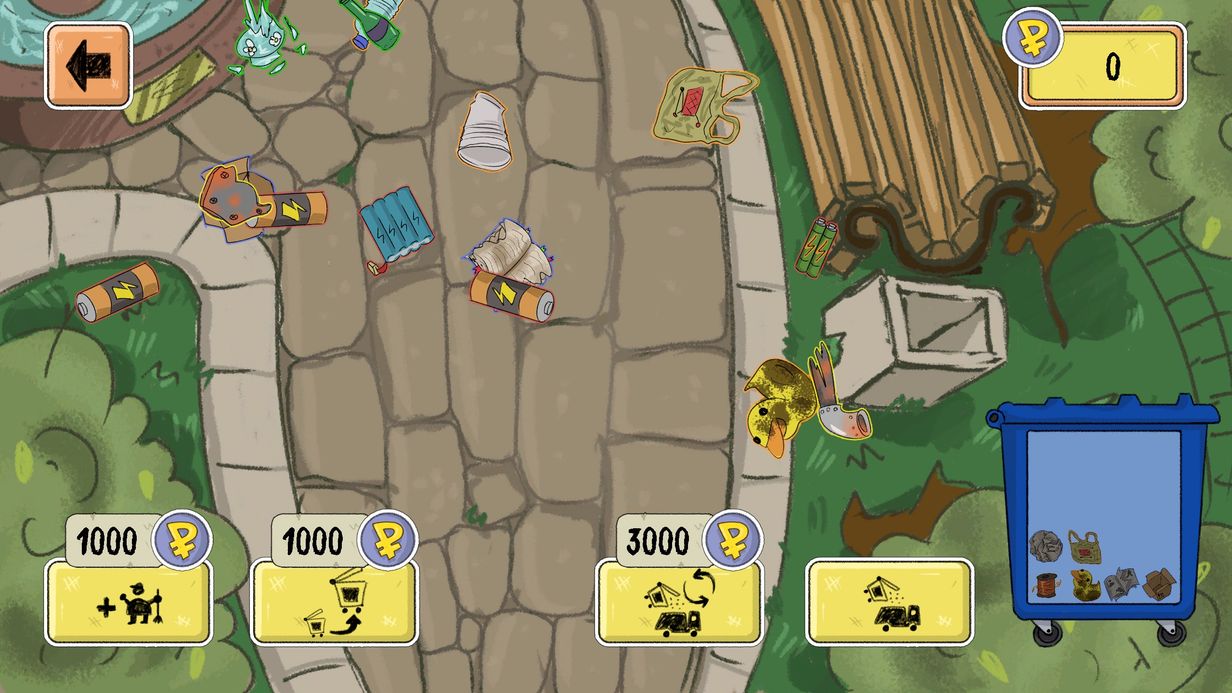This screenshot has height=693, width=1232.
Task: Call the garbage truck with the unpriced button
Action: (889, 602)
